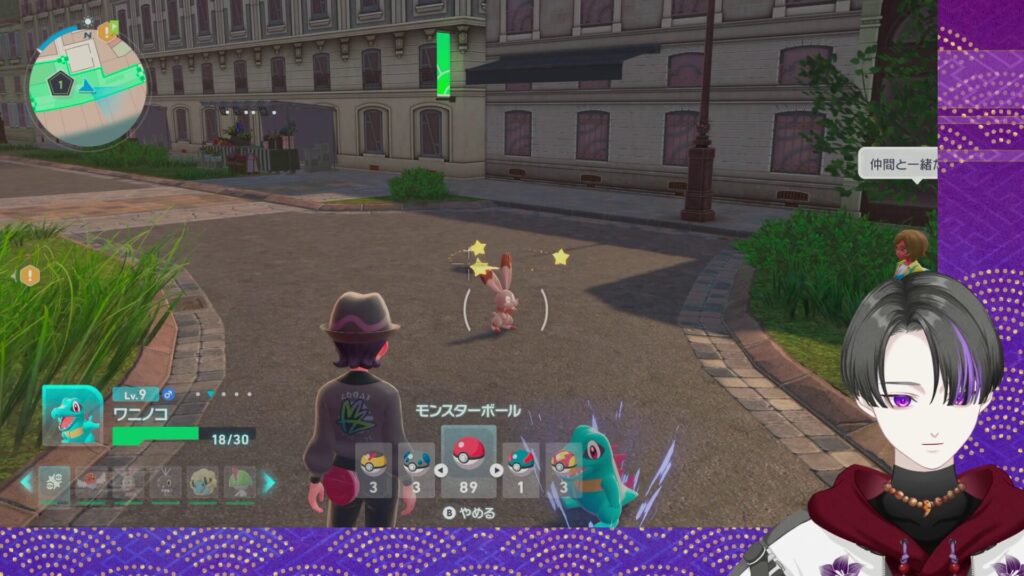The height and width of the screenshot is (576, 1024).
Task: Click the orange alert icon above the grass
Action: [30, 275]
